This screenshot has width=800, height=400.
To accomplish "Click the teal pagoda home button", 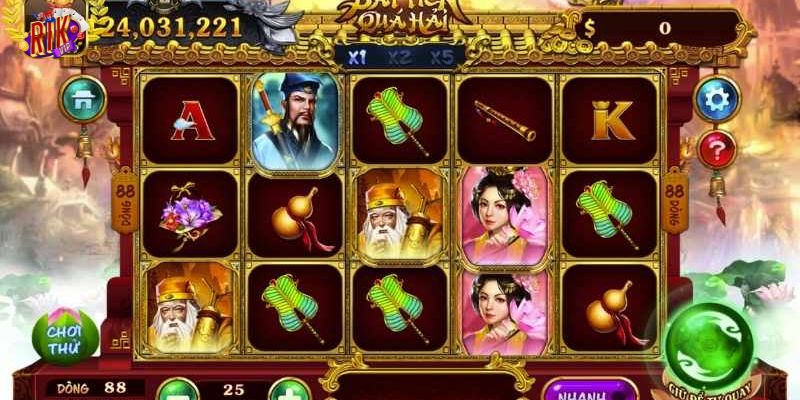I will click(83, 98).
